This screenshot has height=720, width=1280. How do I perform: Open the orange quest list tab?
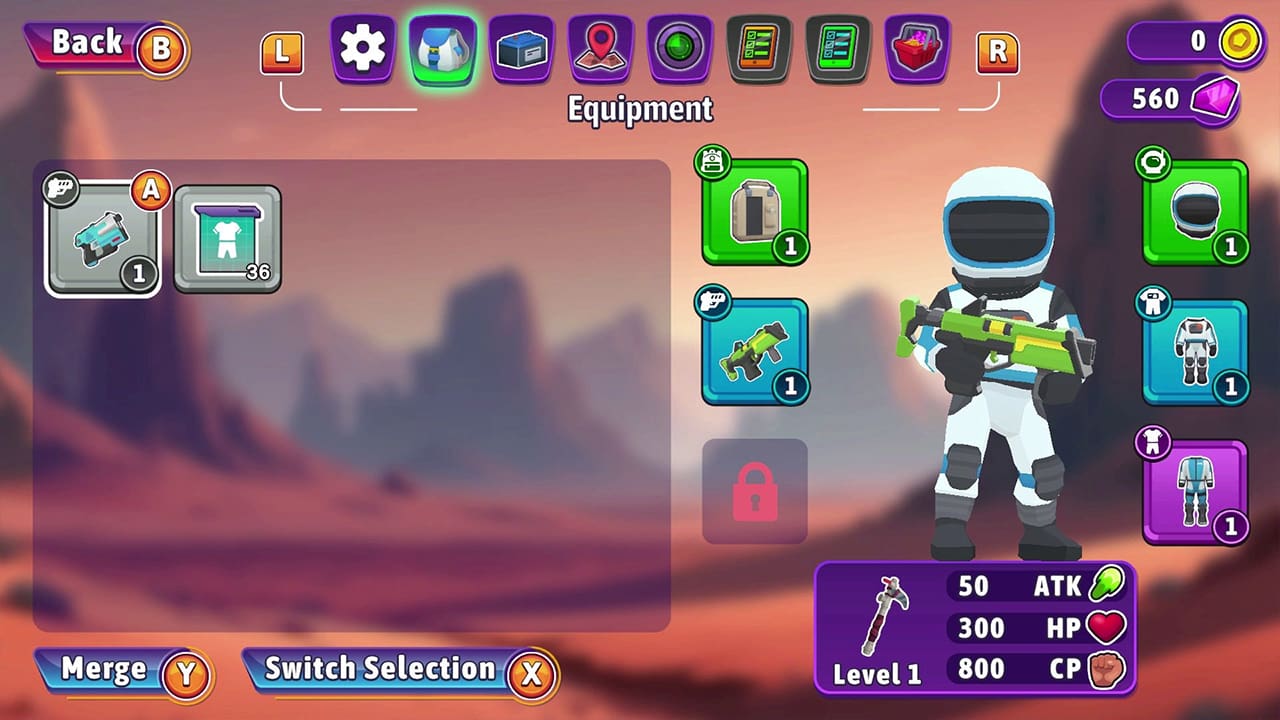pos(758,48)
